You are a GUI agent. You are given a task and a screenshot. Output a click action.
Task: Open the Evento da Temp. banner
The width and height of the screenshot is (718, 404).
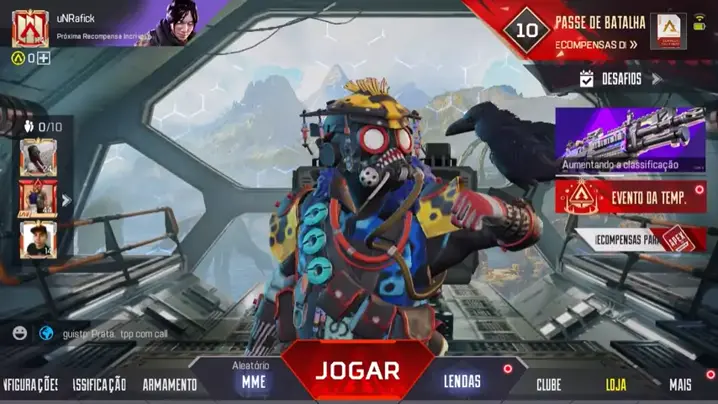(x=630, y=197)
